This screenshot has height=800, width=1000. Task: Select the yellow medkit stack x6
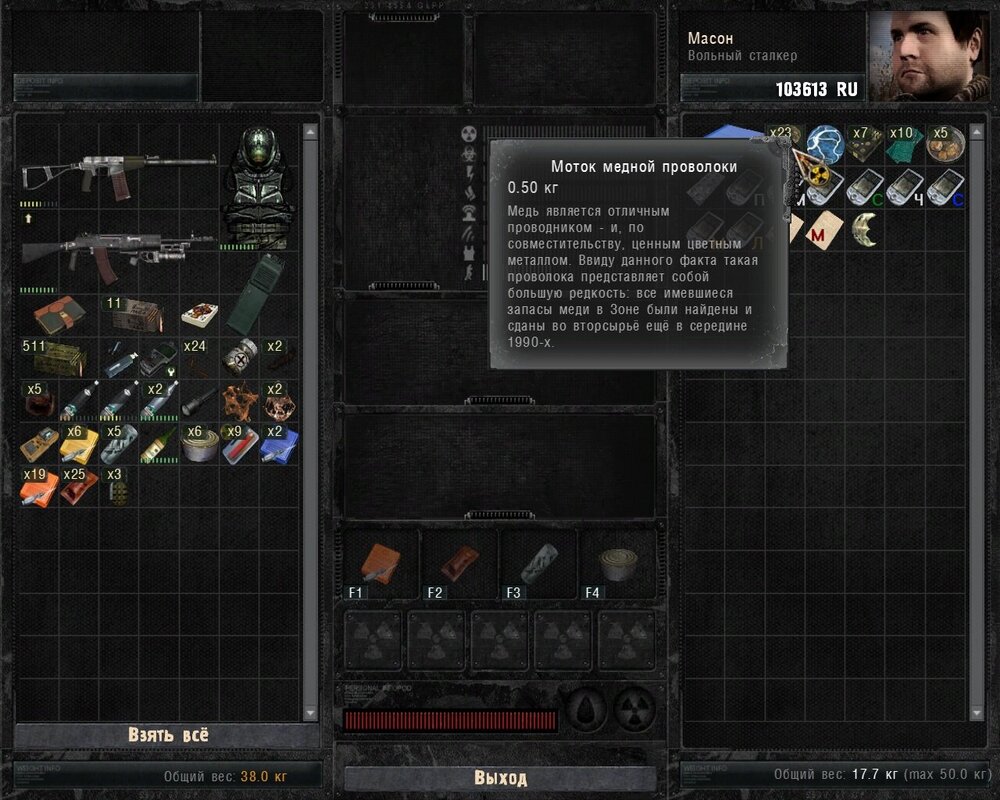pyautogui.click(x=78, y=444)
